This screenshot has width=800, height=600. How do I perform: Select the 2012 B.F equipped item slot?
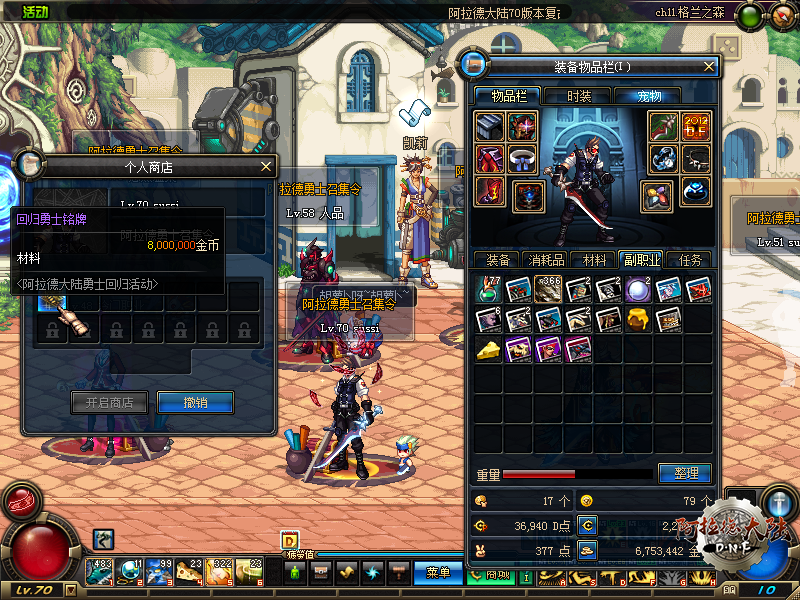point(696,126)
